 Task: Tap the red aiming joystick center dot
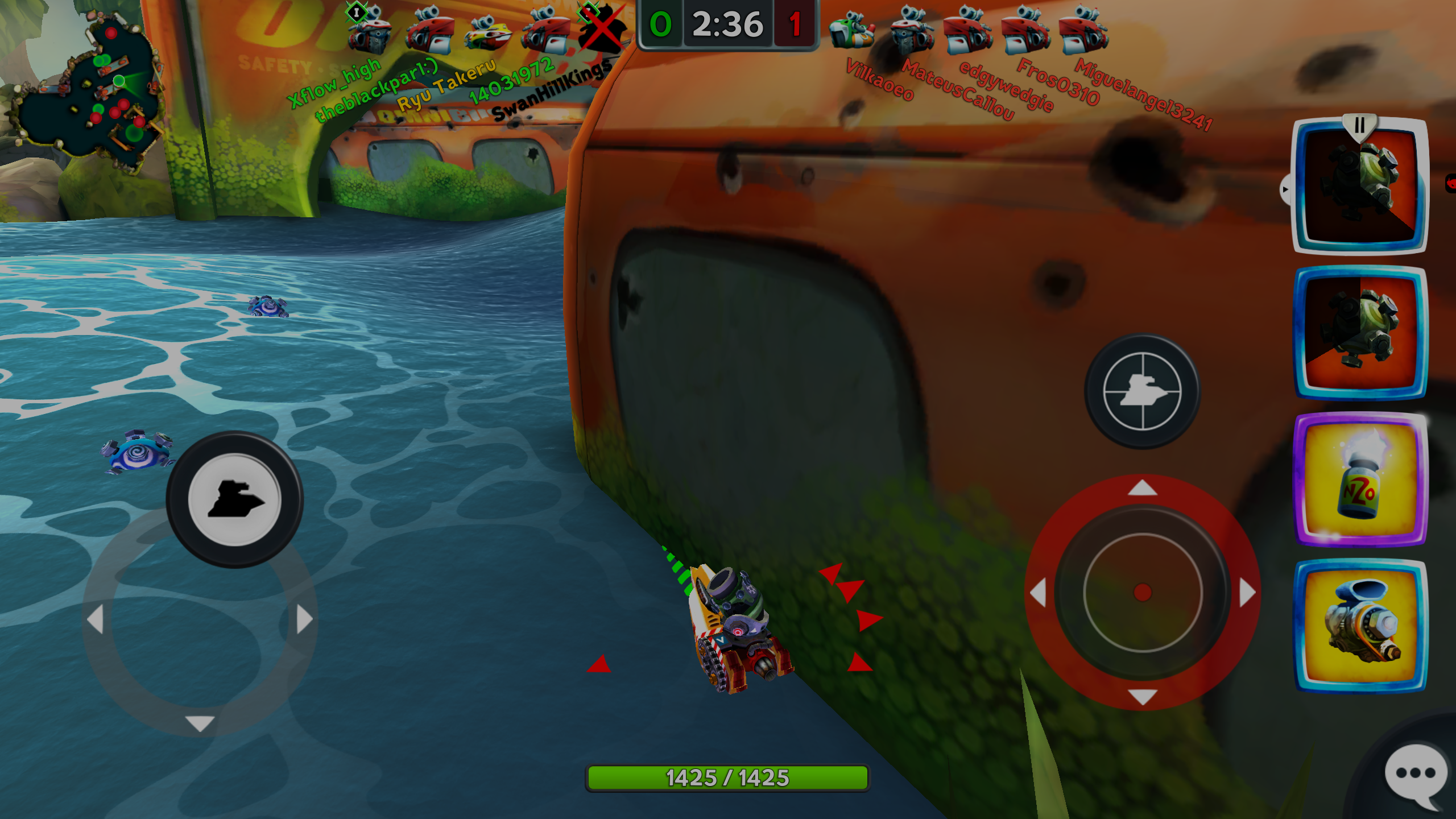tap(1143, 592)
